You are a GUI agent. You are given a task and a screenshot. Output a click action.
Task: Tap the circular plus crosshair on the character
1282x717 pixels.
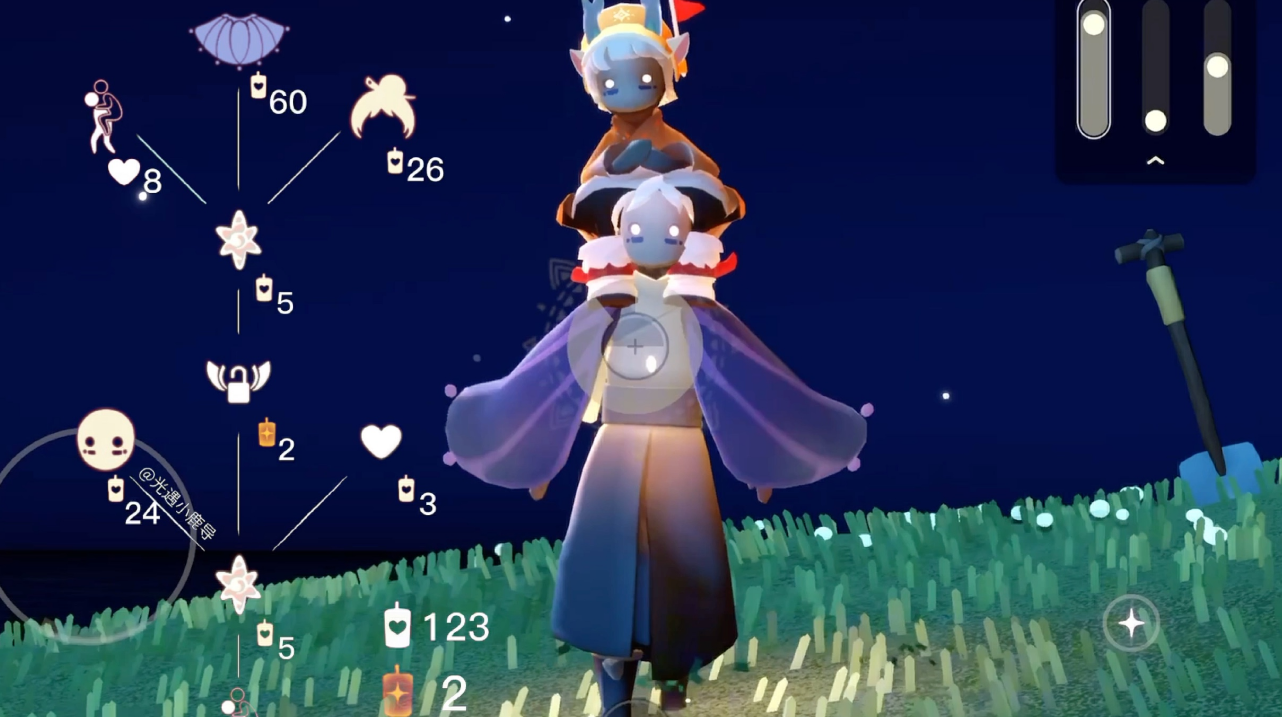635,347
